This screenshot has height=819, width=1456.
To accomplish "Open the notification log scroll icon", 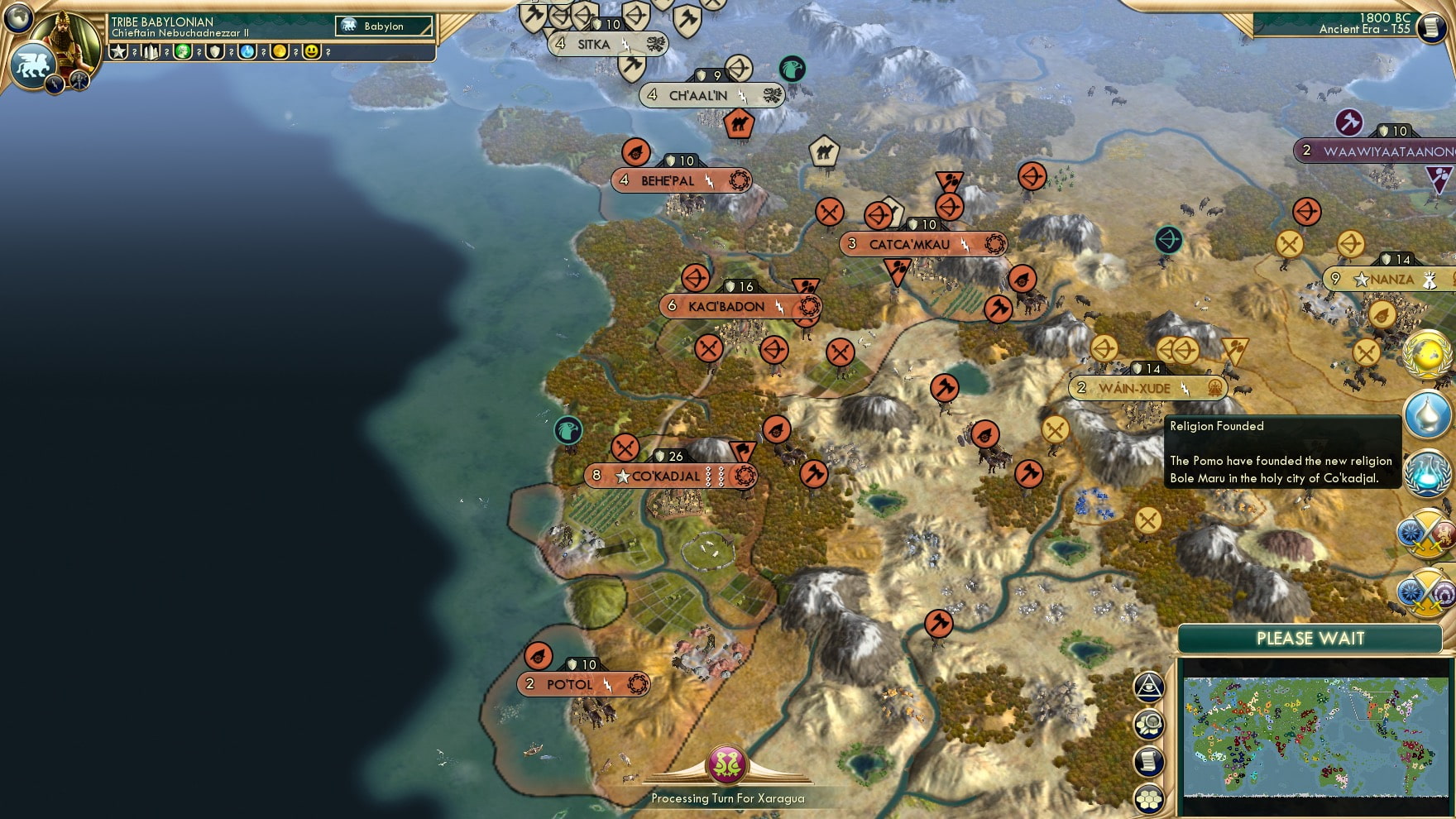I will (1150, 762).
